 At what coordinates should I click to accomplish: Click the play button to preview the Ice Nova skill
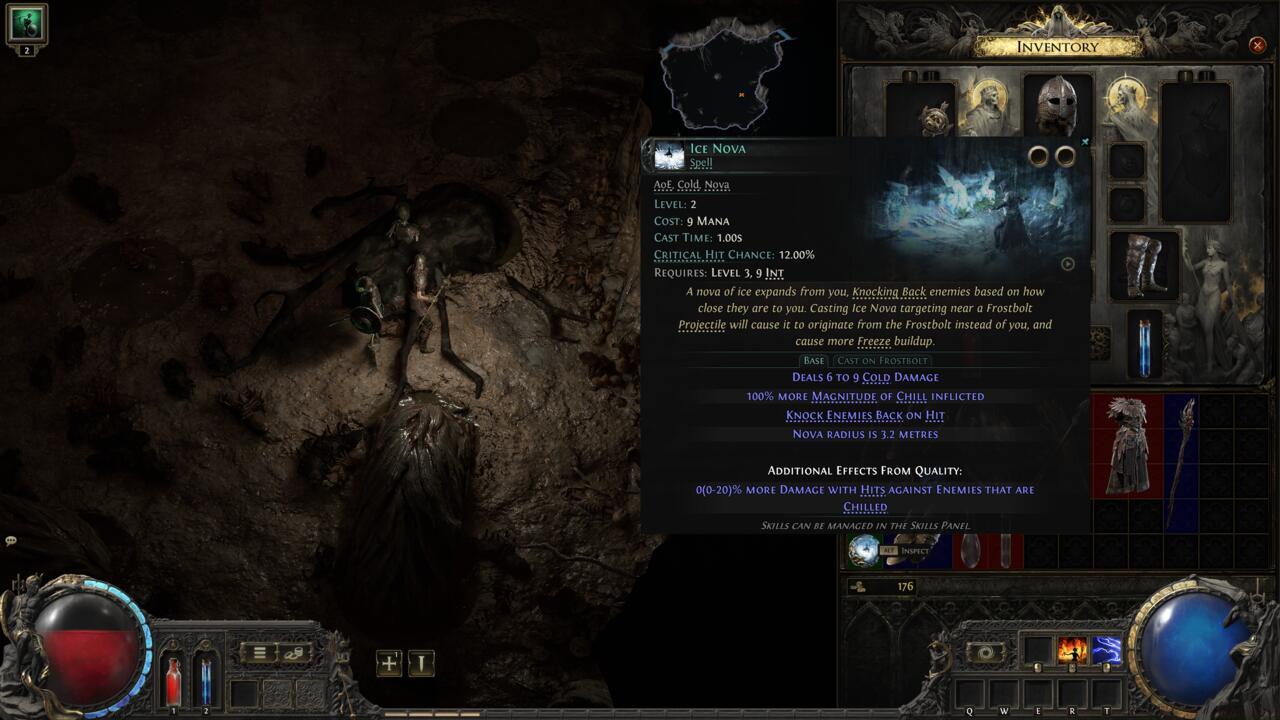1068,264
